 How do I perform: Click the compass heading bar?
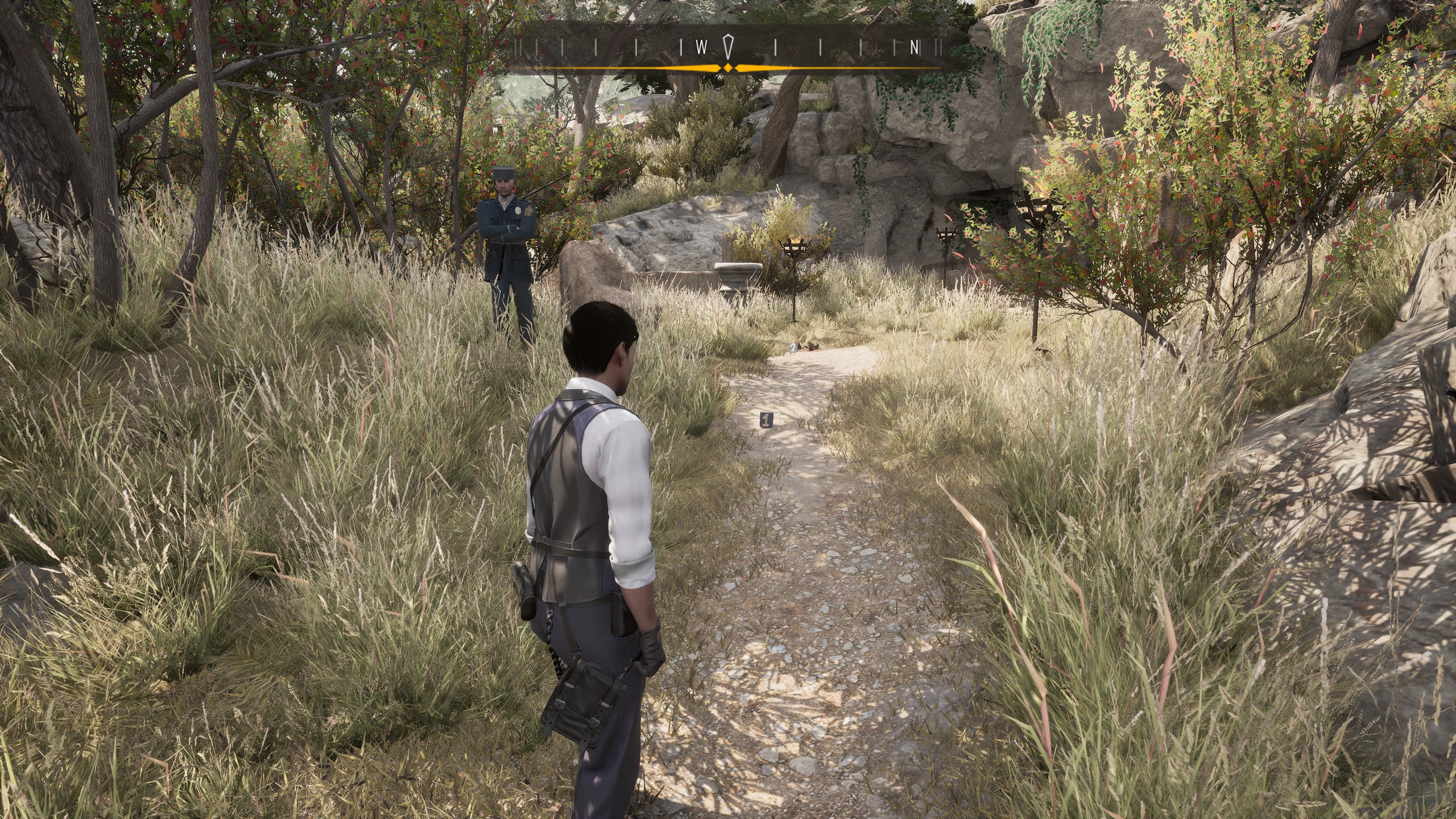(727, 48)
